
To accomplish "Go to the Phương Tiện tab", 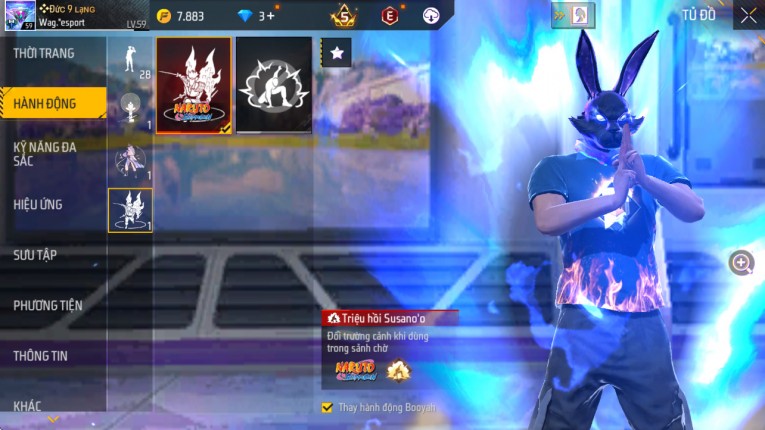I will coord(48,305).
